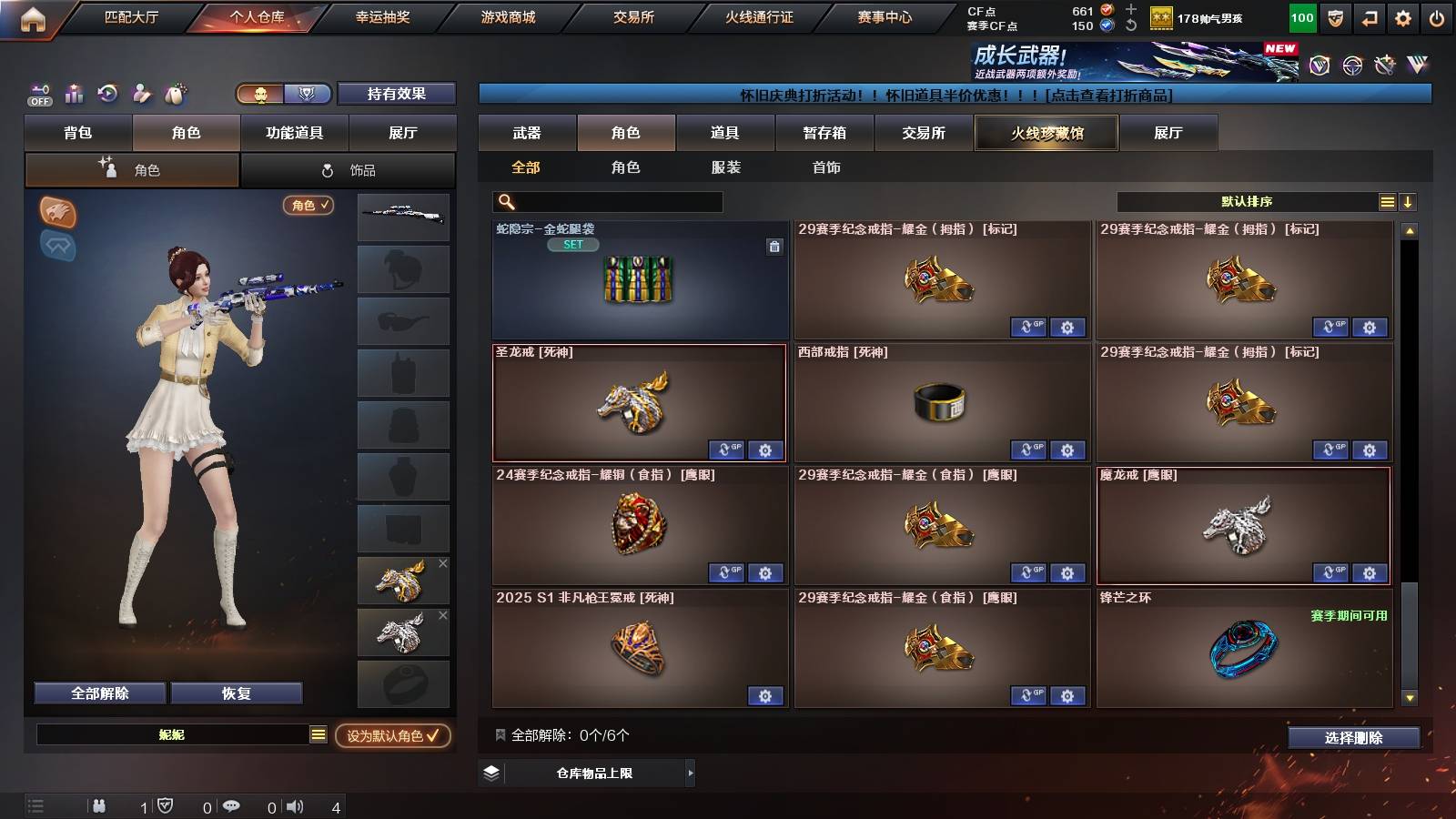The height and width of the screenshot is (819, 1456).
Task: Click the 全部解除 button
Action: 98,693
